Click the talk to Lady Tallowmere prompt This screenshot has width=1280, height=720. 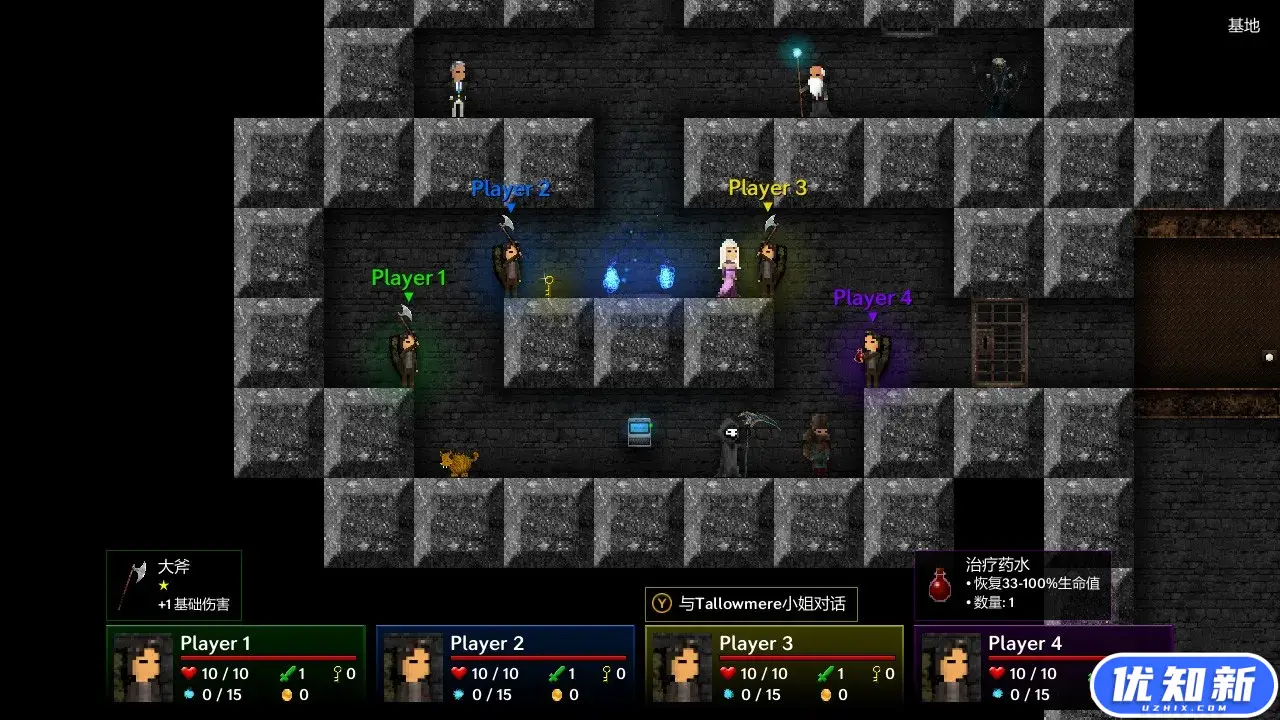(x=751, y=604)
